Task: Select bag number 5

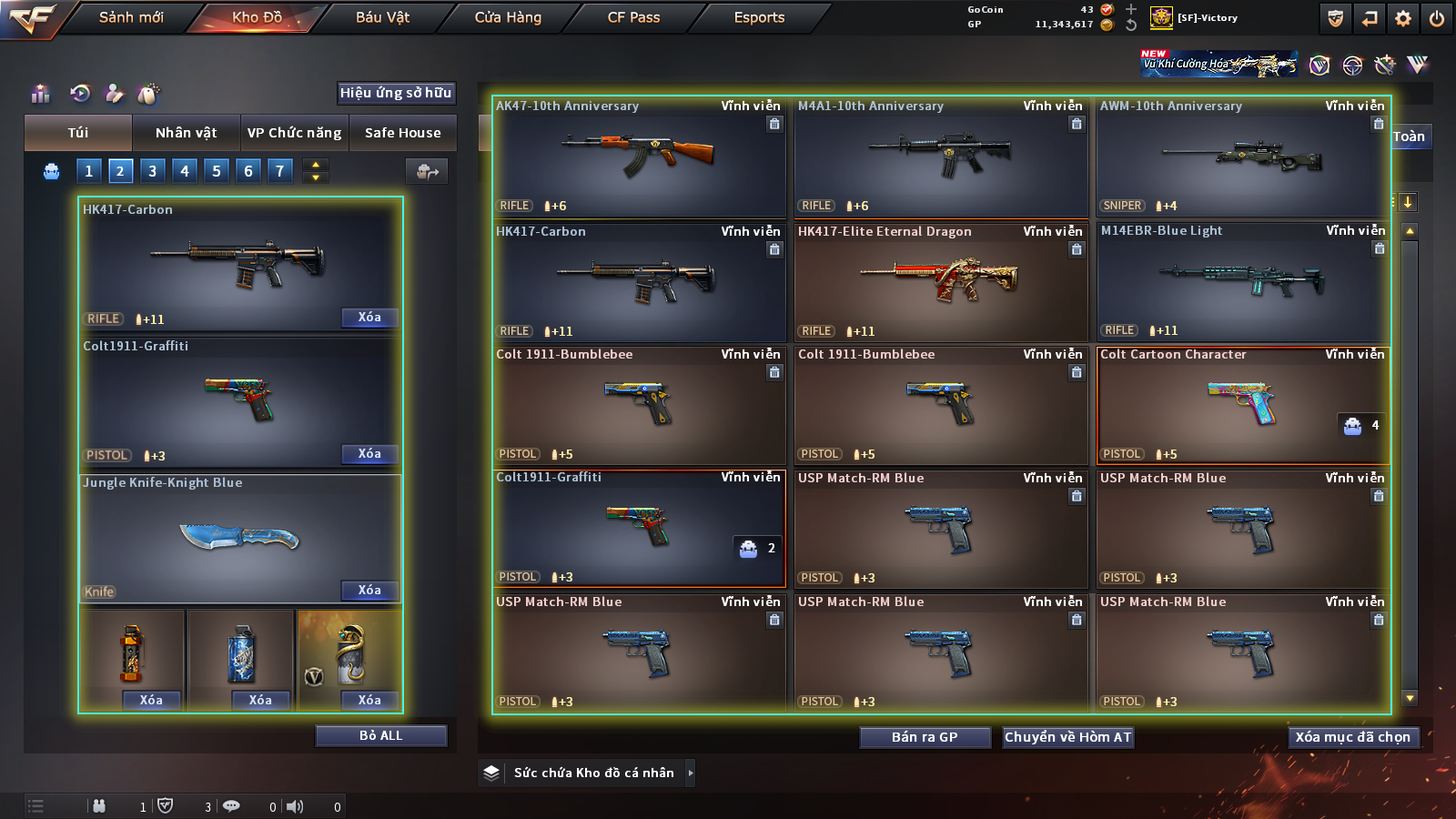Action: click(x=217, y=171)
